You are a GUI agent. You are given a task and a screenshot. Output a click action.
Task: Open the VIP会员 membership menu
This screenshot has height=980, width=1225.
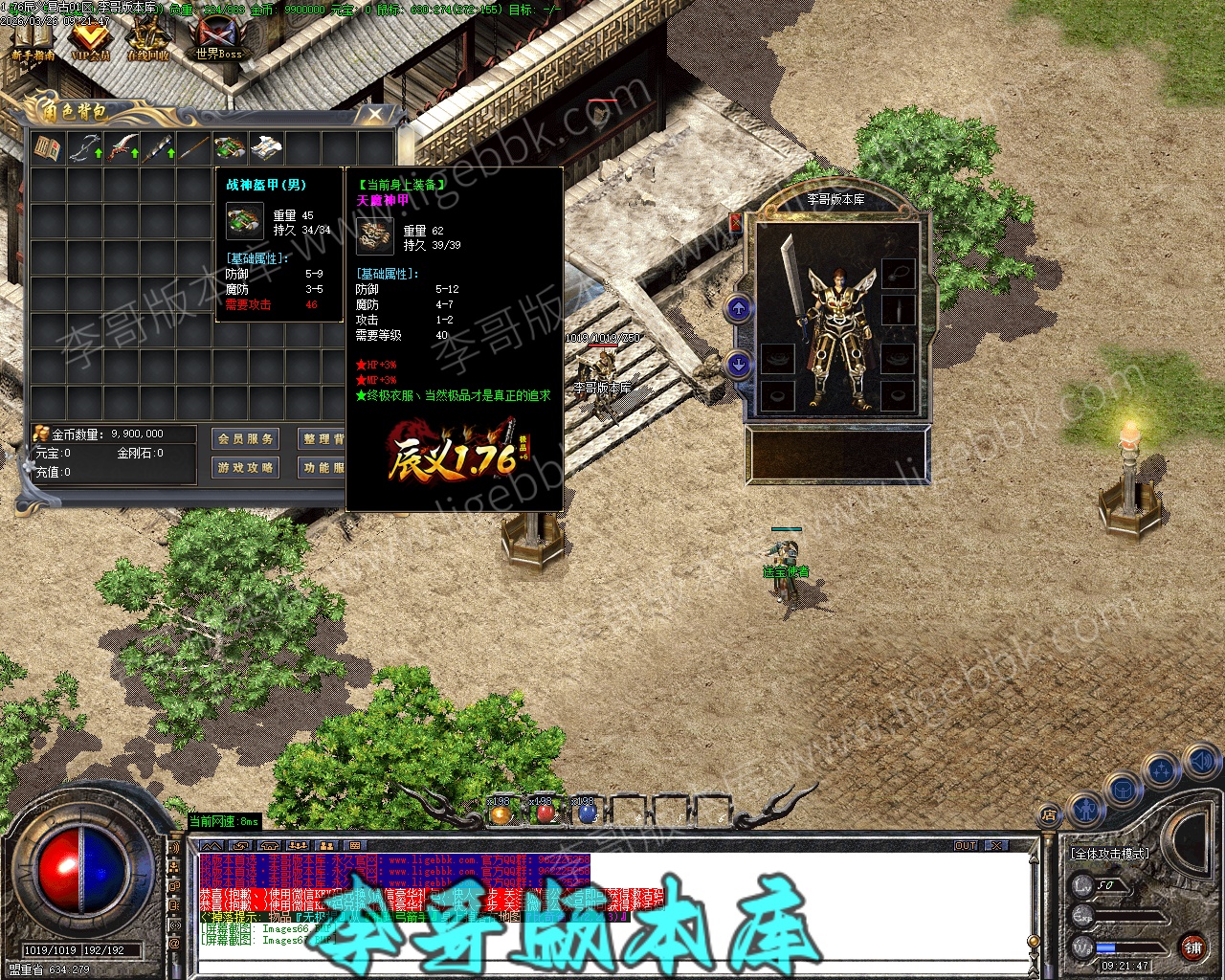pyautogui.click(x=91, y=40)
